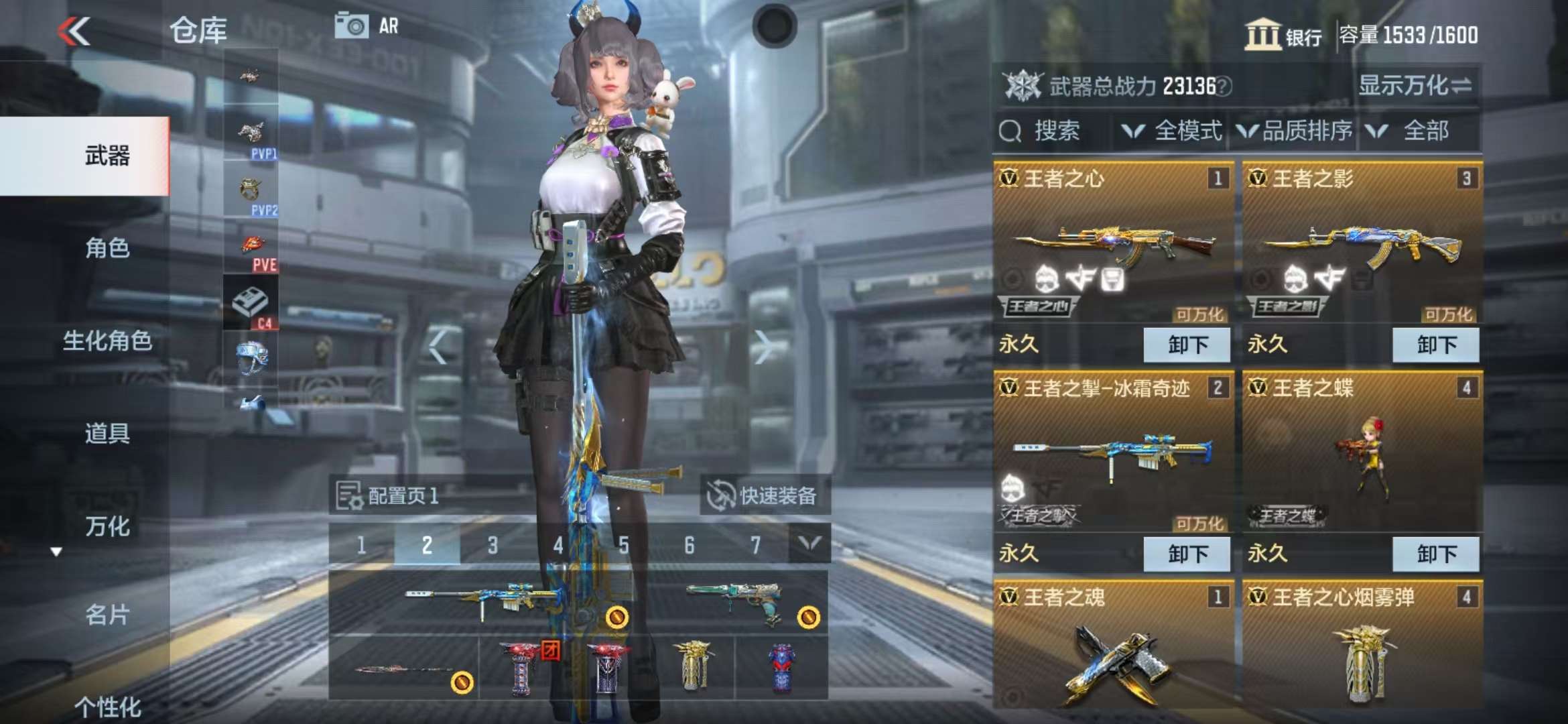Open the 生化角色 category
The height and width of the screenshot is (724, 1568).
pos(107,341)
